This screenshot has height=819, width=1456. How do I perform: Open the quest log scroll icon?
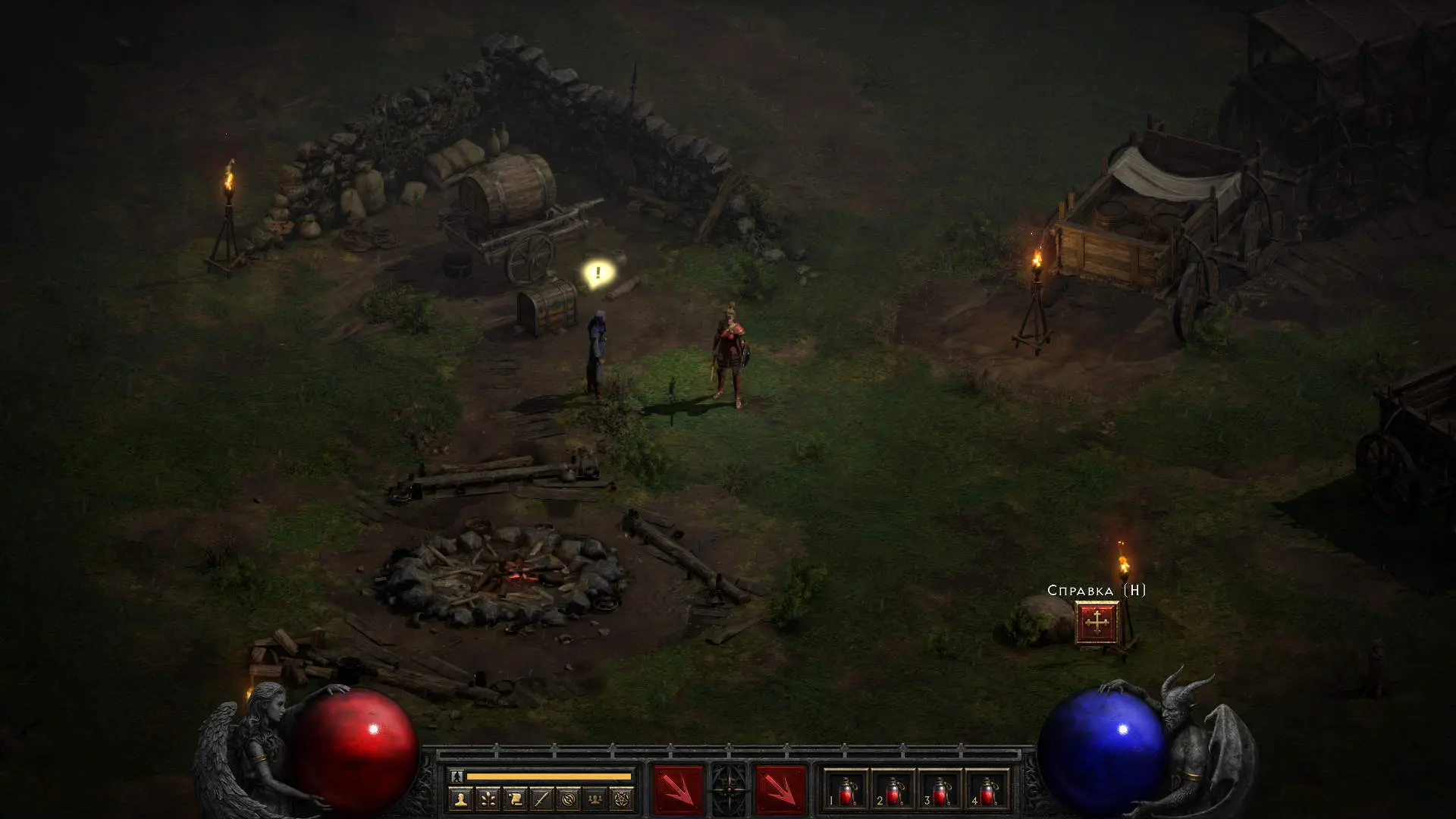click(x=515, y=799)
